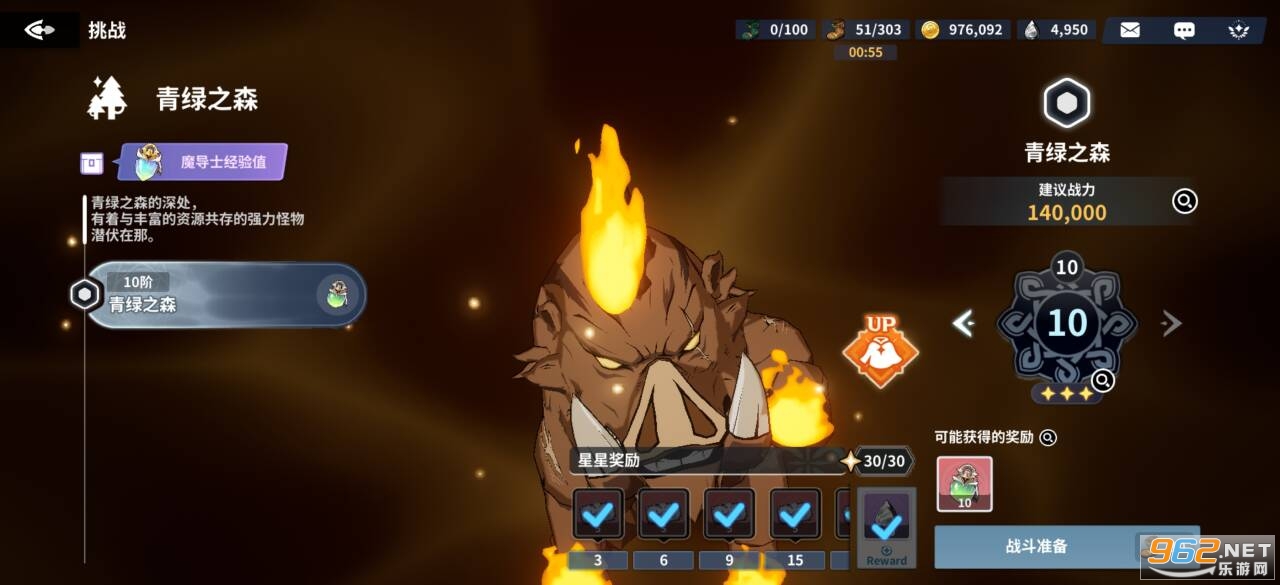Viewport: 1280px width, 585px height.
Task: Click the 3-star reward checkbox tile
Action: pos(598,515)
